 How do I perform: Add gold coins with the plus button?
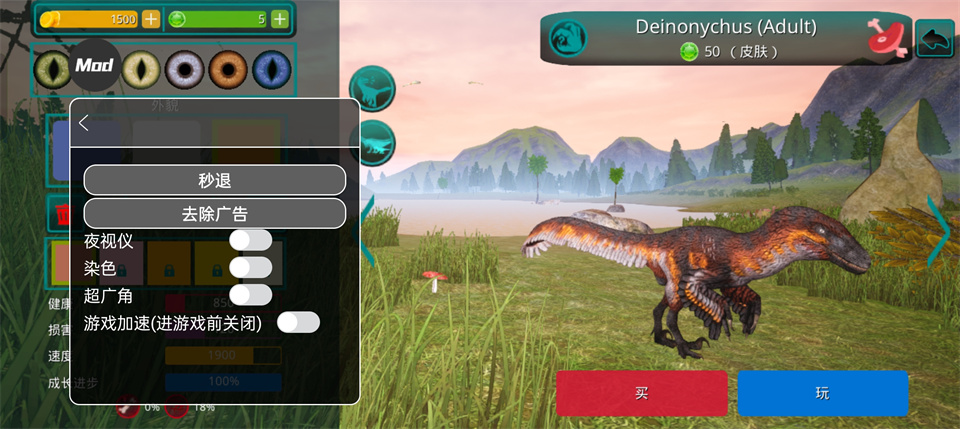click(x=151, y=19)
